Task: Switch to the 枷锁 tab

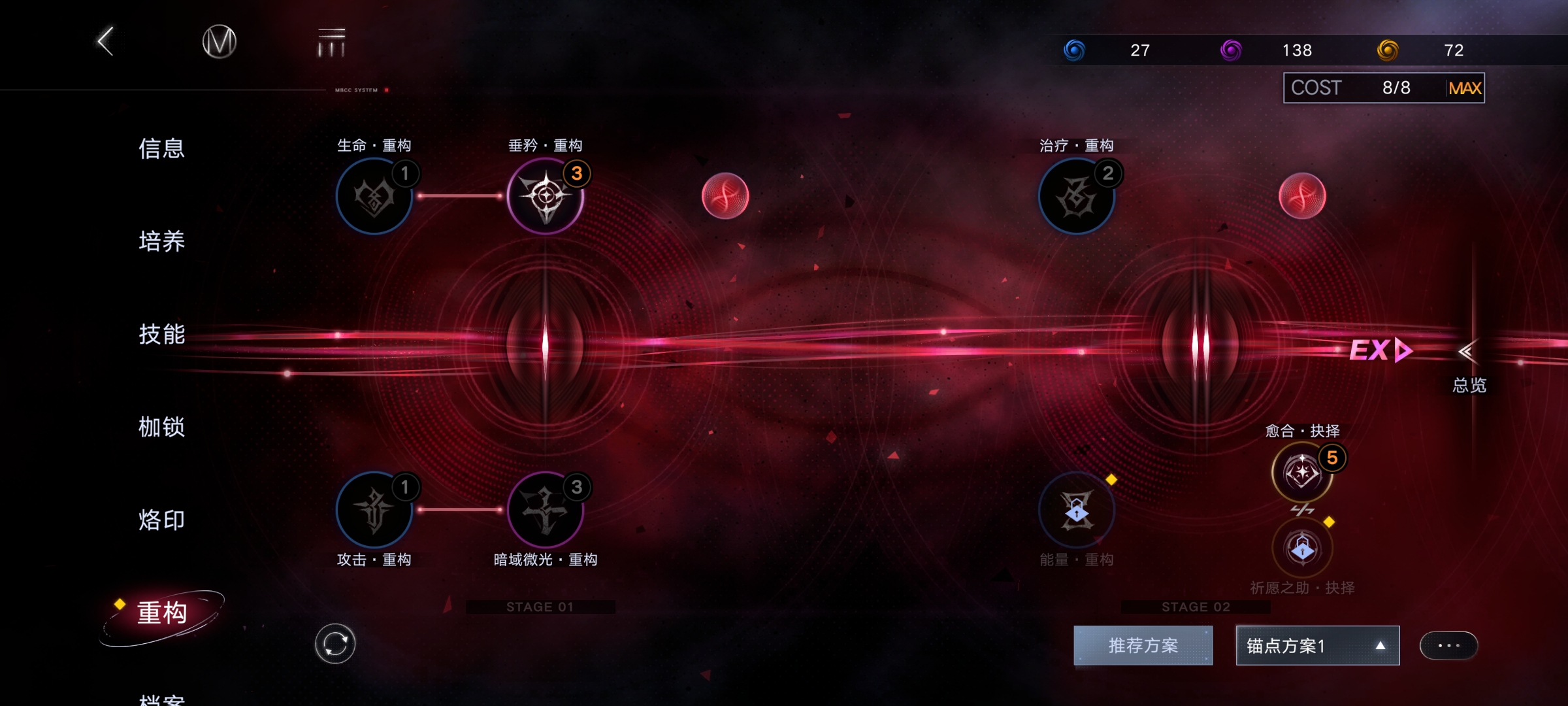Action: click(161, 427)
